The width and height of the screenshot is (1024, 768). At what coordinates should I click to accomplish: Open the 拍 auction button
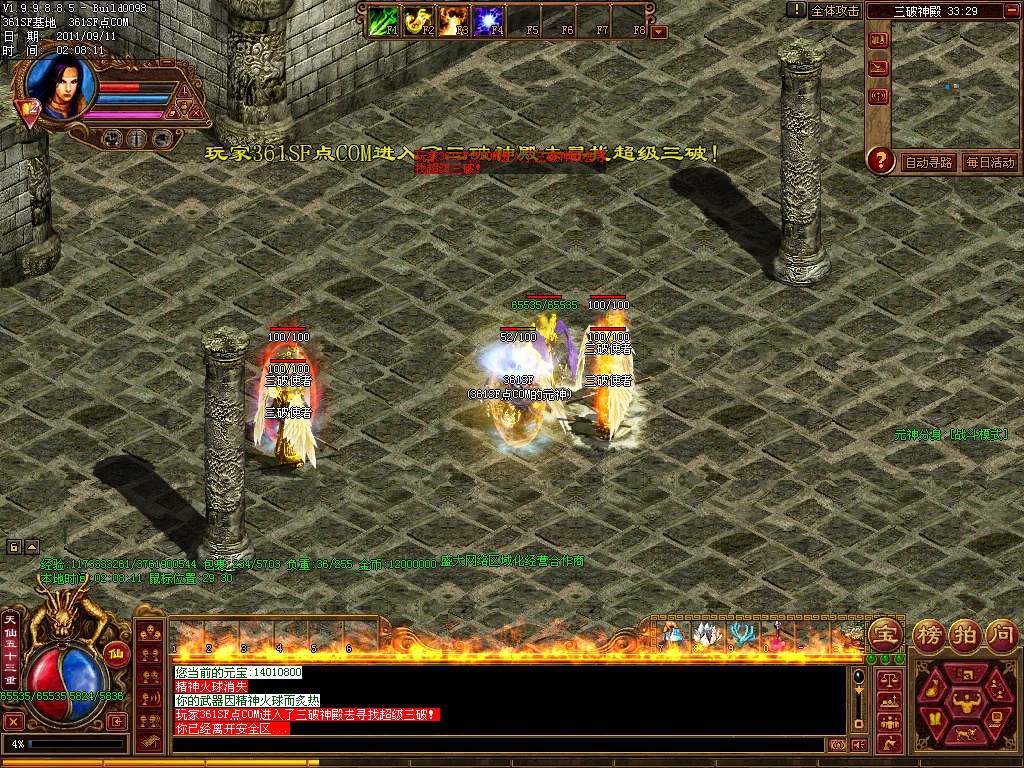pos(966,634)
